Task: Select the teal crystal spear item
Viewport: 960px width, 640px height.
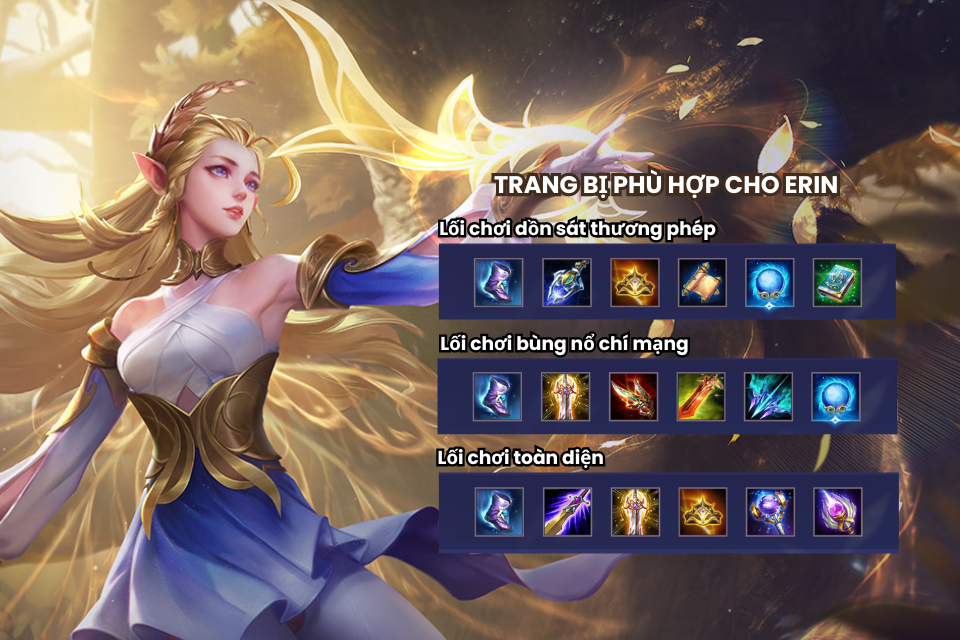Action: (770, 397)
